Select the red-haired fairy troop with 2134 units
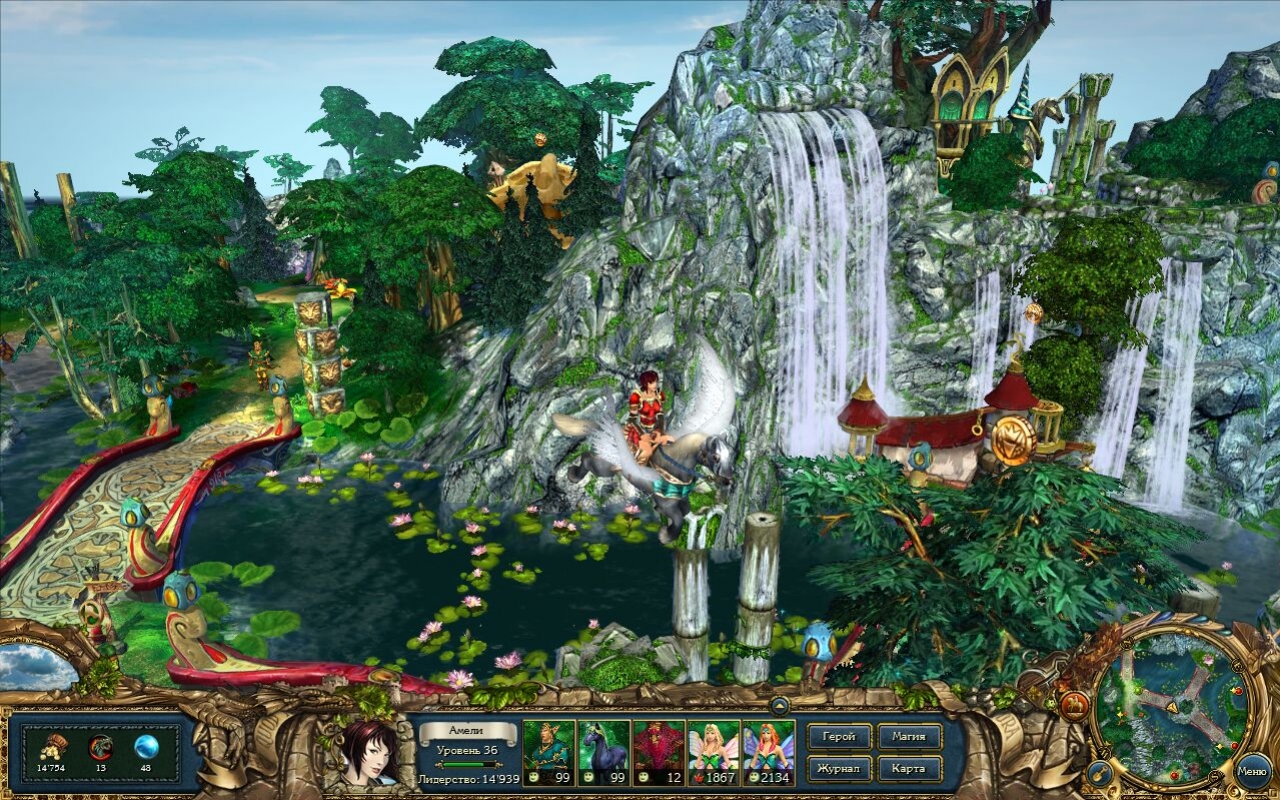 tap(768, 752)
